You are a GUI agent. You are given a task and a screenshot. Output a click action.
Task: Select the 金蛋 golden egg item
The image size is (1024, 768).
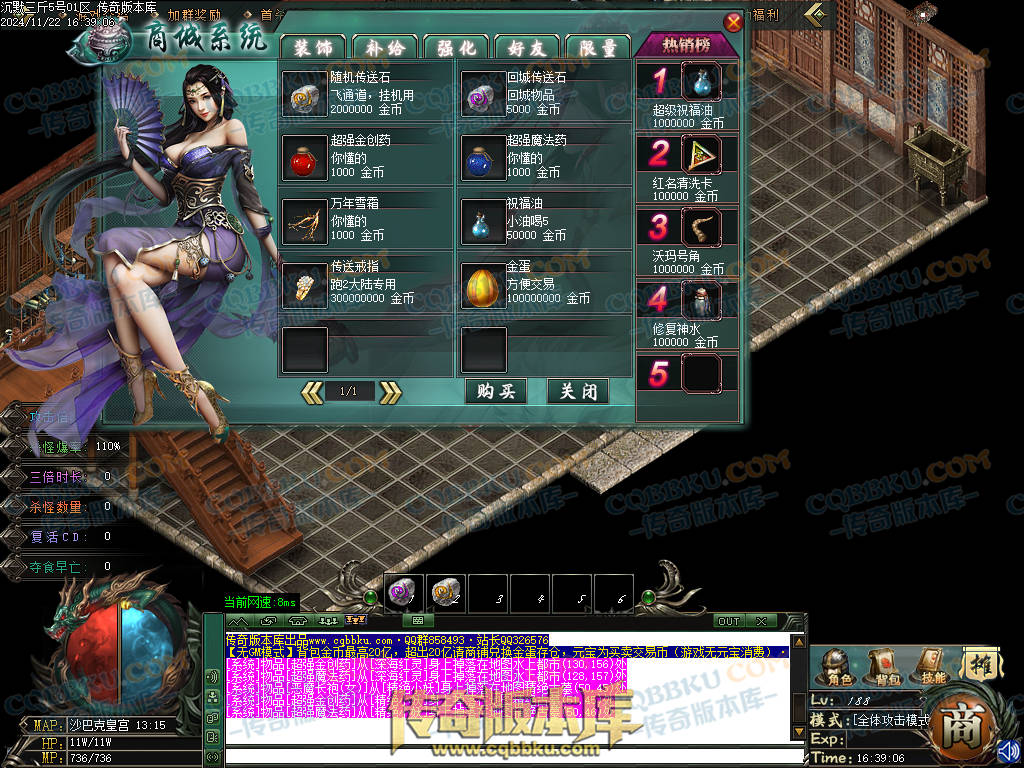[x=481, y=287]
